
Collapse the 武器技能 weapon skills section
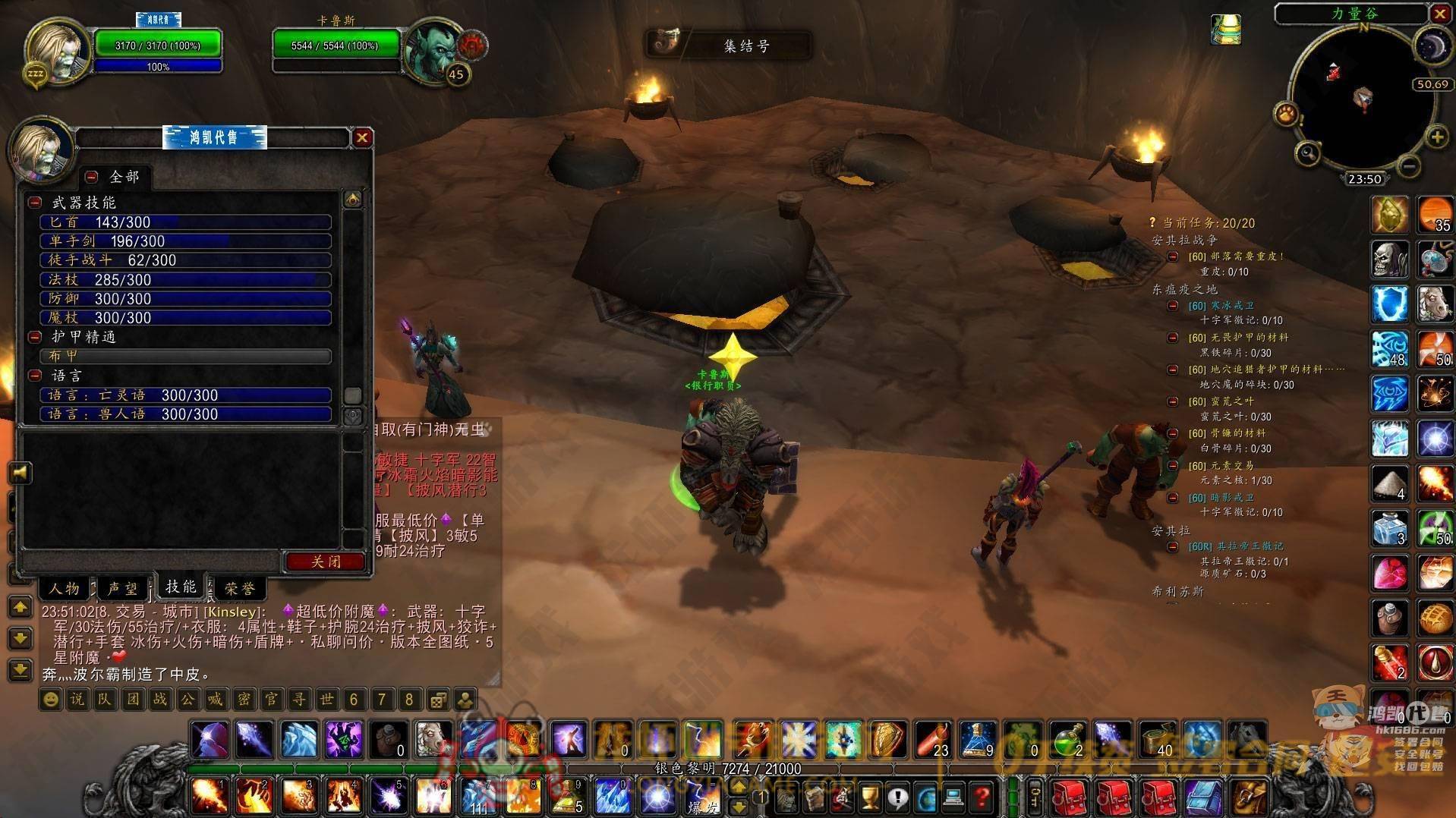(x=35, y=203)
